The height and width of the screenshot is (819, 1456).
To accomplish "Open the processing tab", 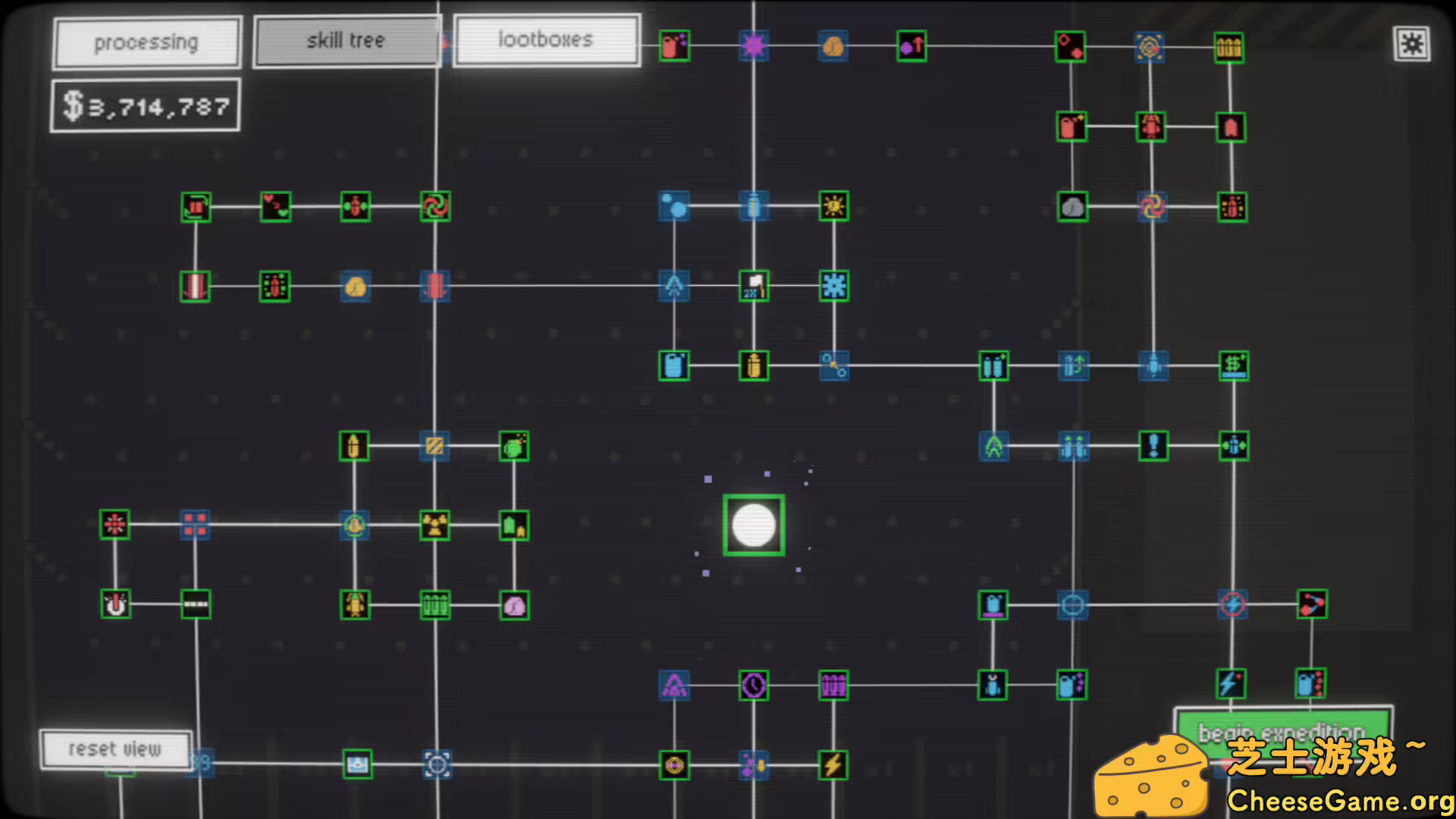I will pos(146,42).
